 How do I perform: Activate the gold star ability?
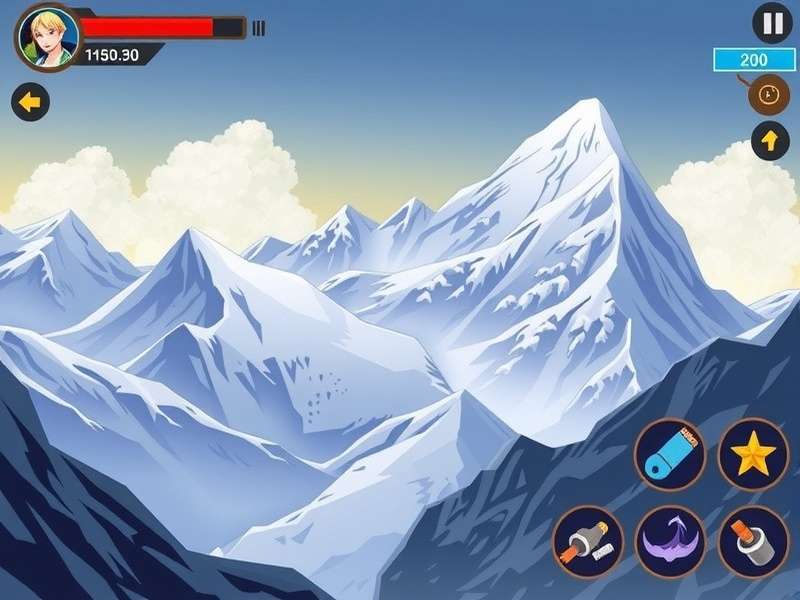(x=753, y=456)
